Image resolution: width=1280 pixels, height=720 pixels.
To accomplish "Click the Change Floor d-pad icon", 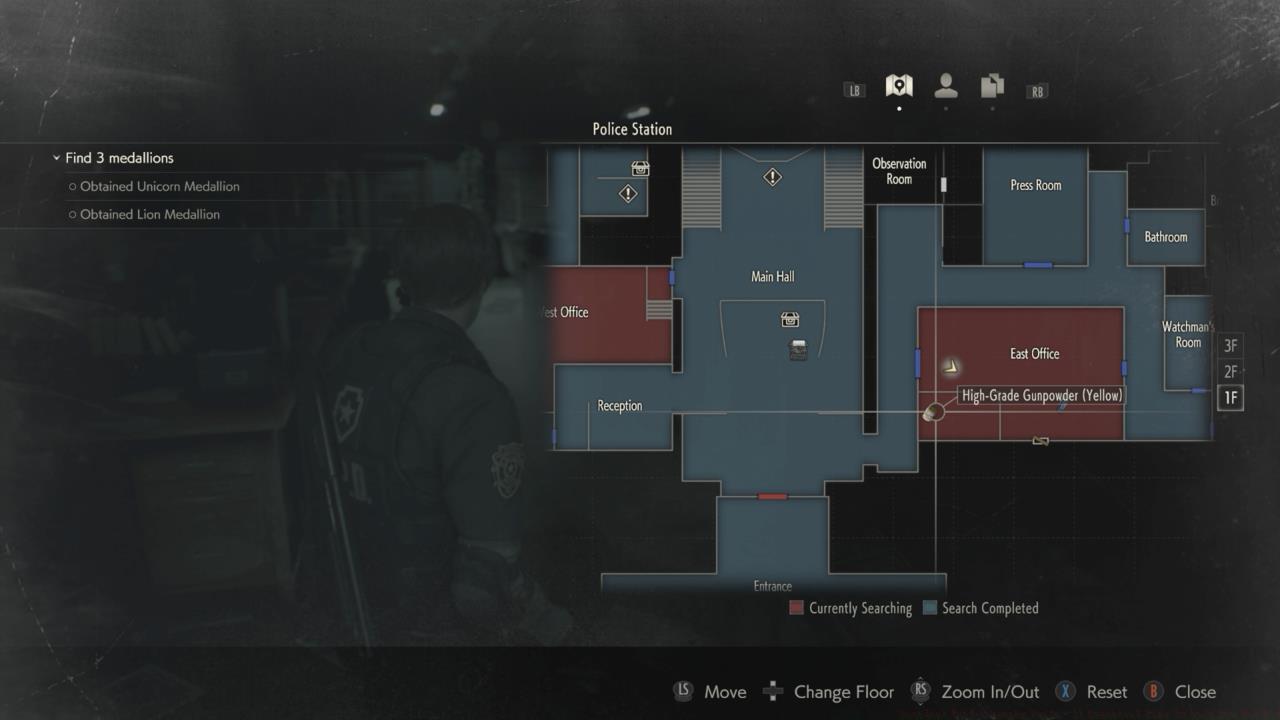I will pos(772,691).
